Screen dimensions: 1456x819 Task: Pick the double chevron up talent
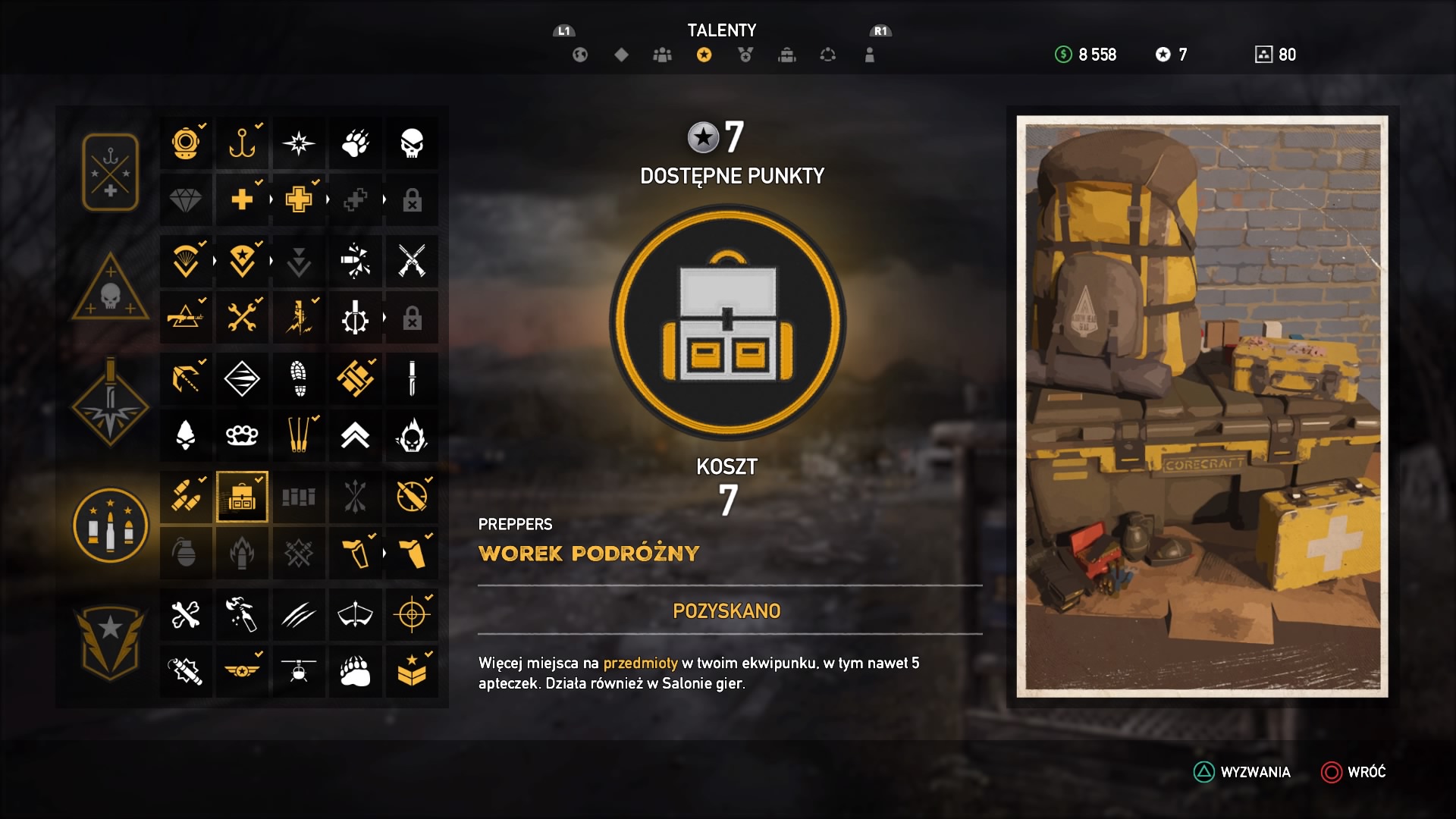point(355,435)
